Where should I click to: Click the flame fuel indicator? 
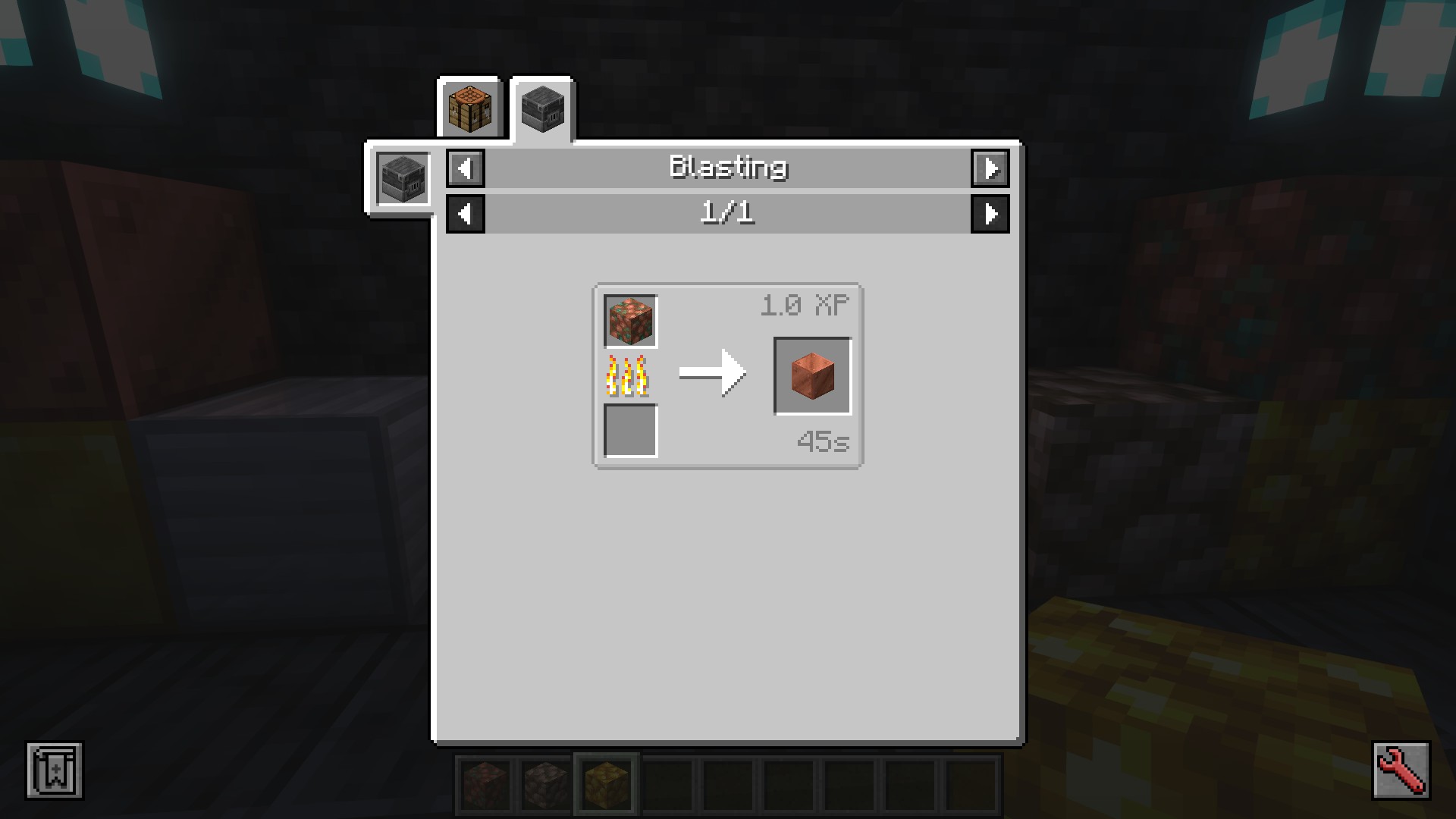click(x=628, y=376)
